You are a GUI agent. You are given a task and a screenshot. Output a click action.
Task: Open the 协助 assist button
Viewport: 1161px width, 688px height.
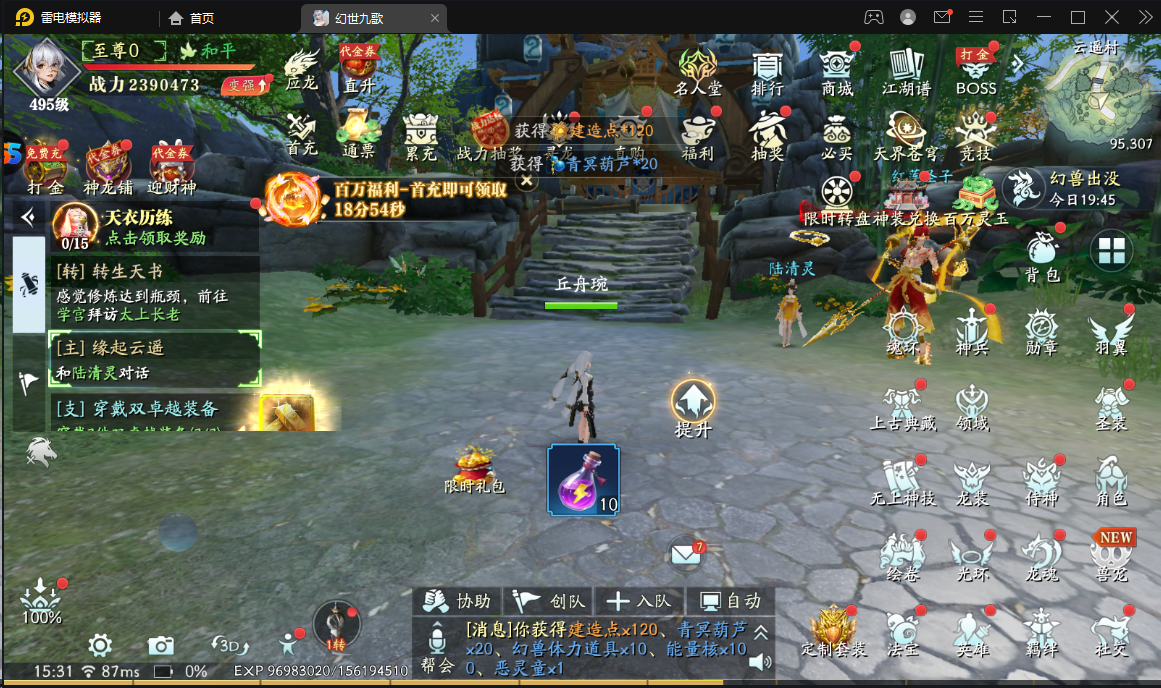pos(457,601)
